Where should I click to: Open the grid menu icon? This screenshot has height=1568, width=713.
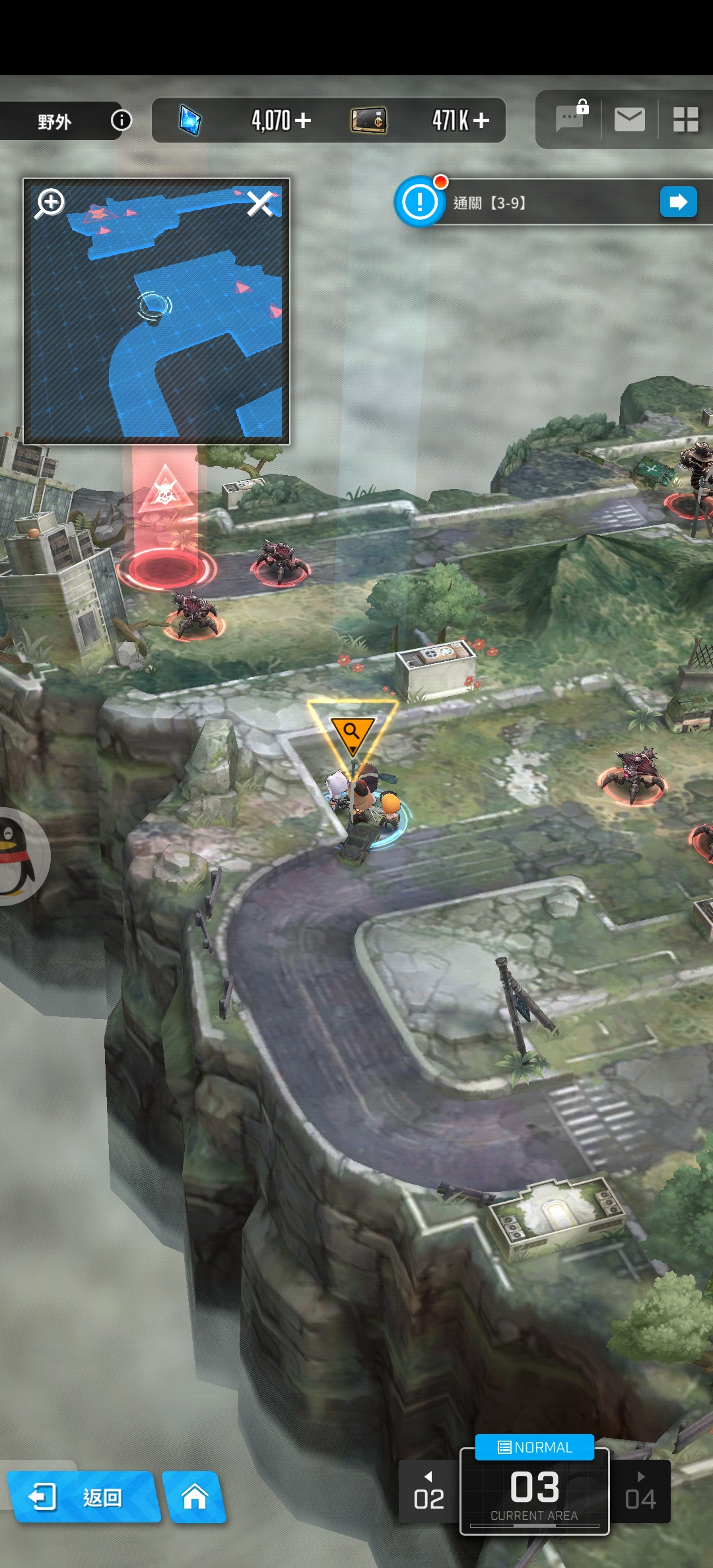tap(685, 120)
